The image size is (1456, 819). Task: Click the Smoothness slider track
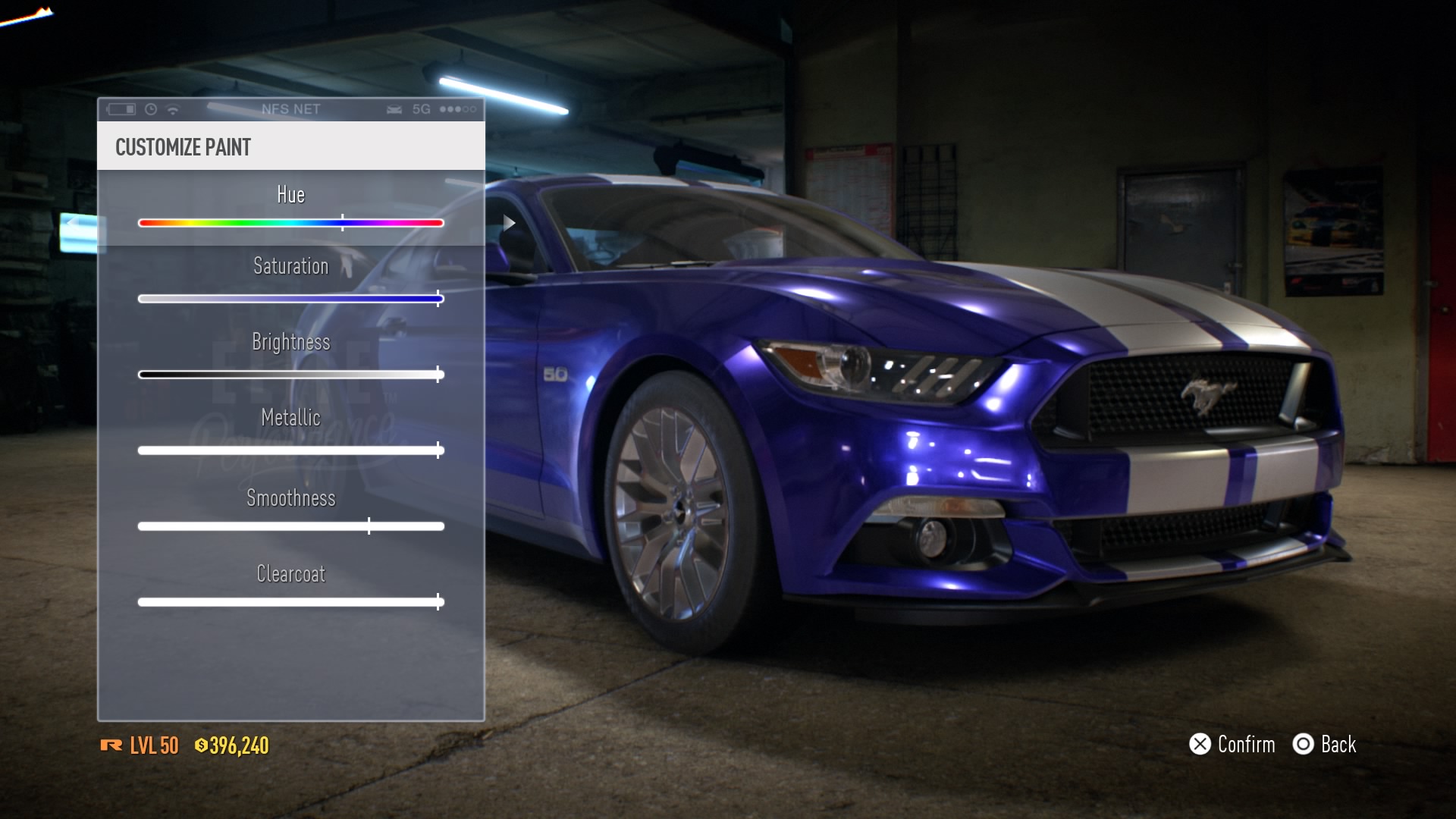[290, 526]
